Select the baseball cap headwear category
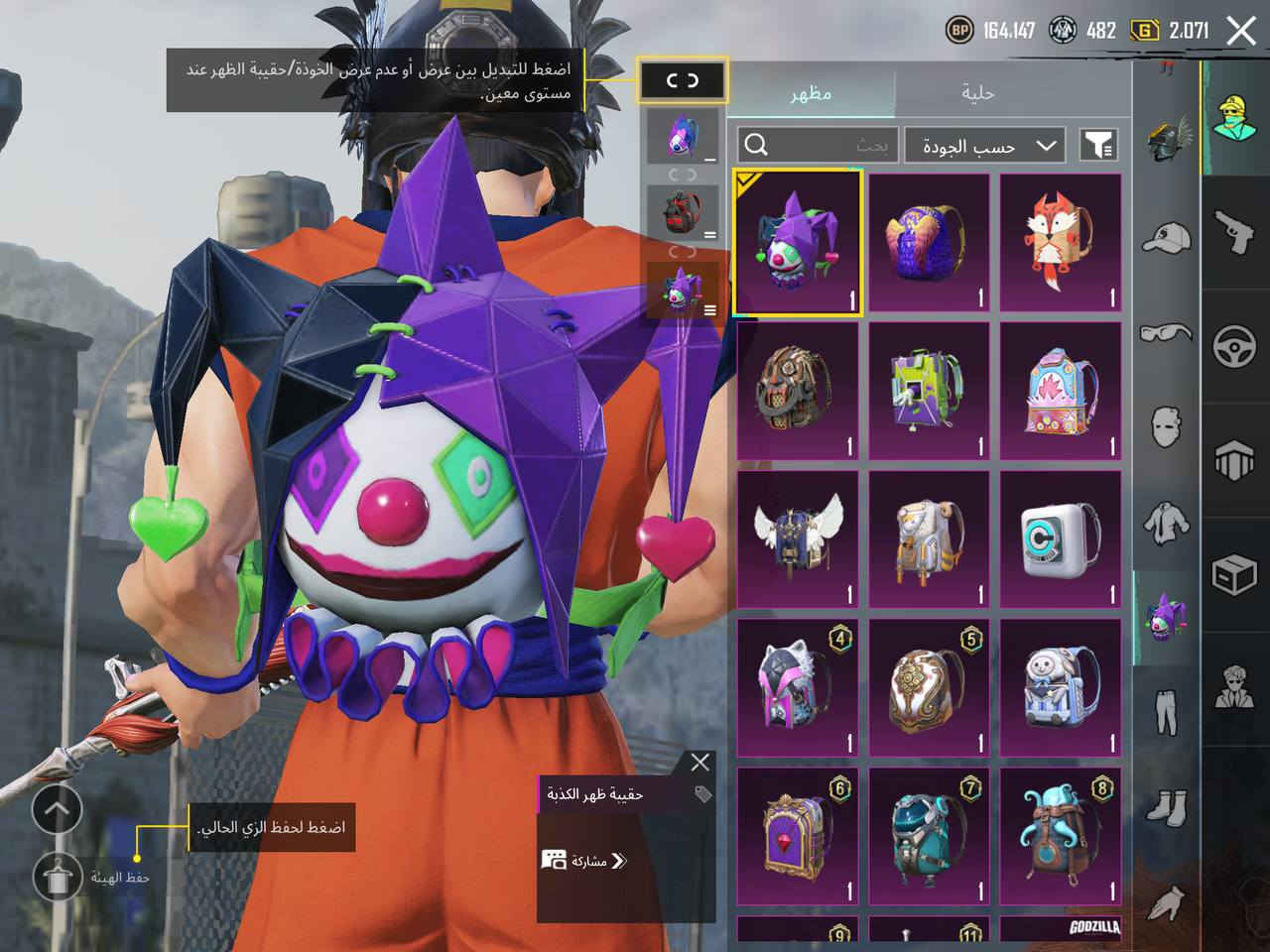This screenshot has height=952, width=1270. pyautogui.click(x=1167, y=237)
